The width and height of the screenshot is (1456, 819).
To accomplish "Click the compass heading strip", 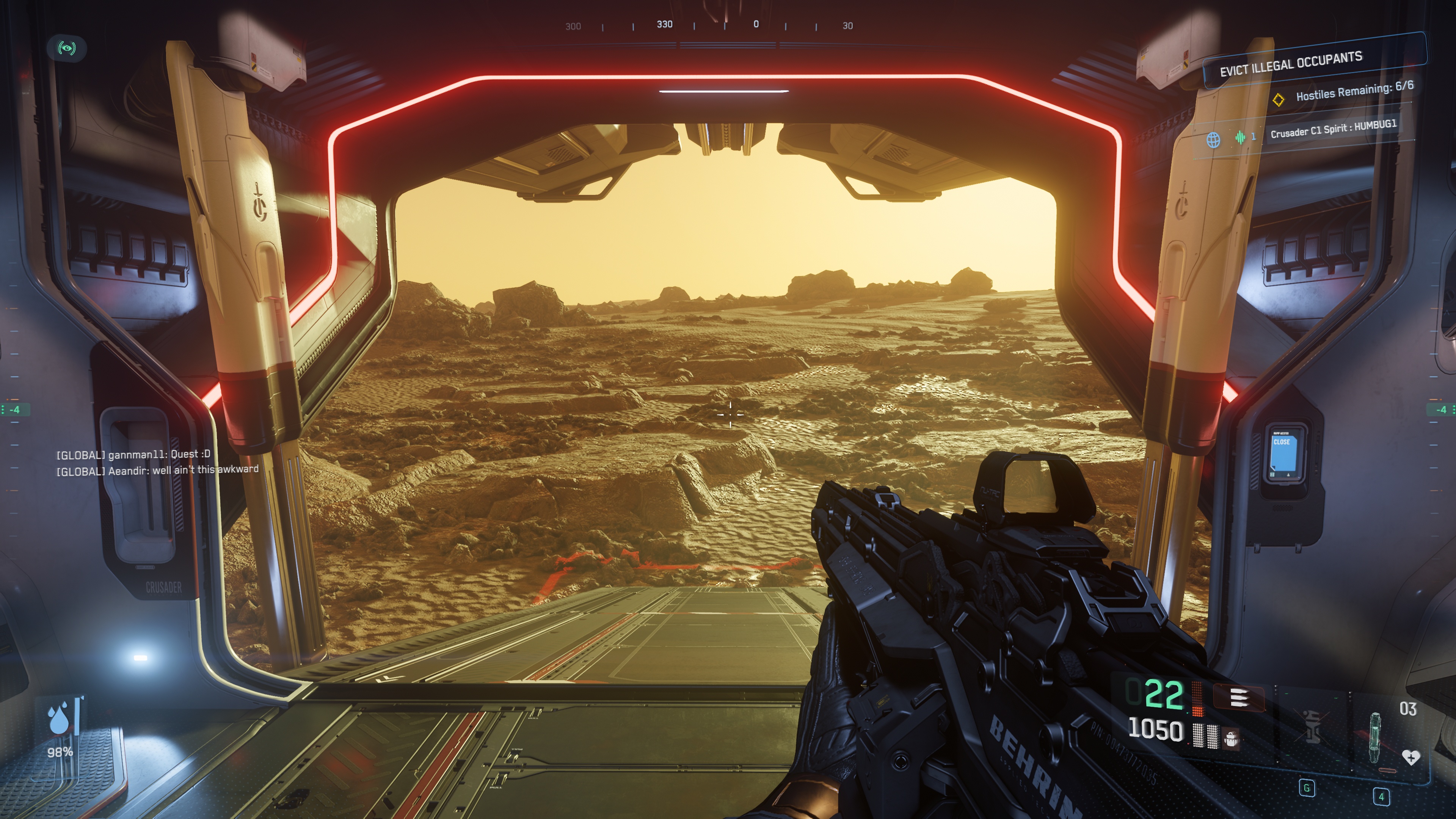I will click(710, 25).
